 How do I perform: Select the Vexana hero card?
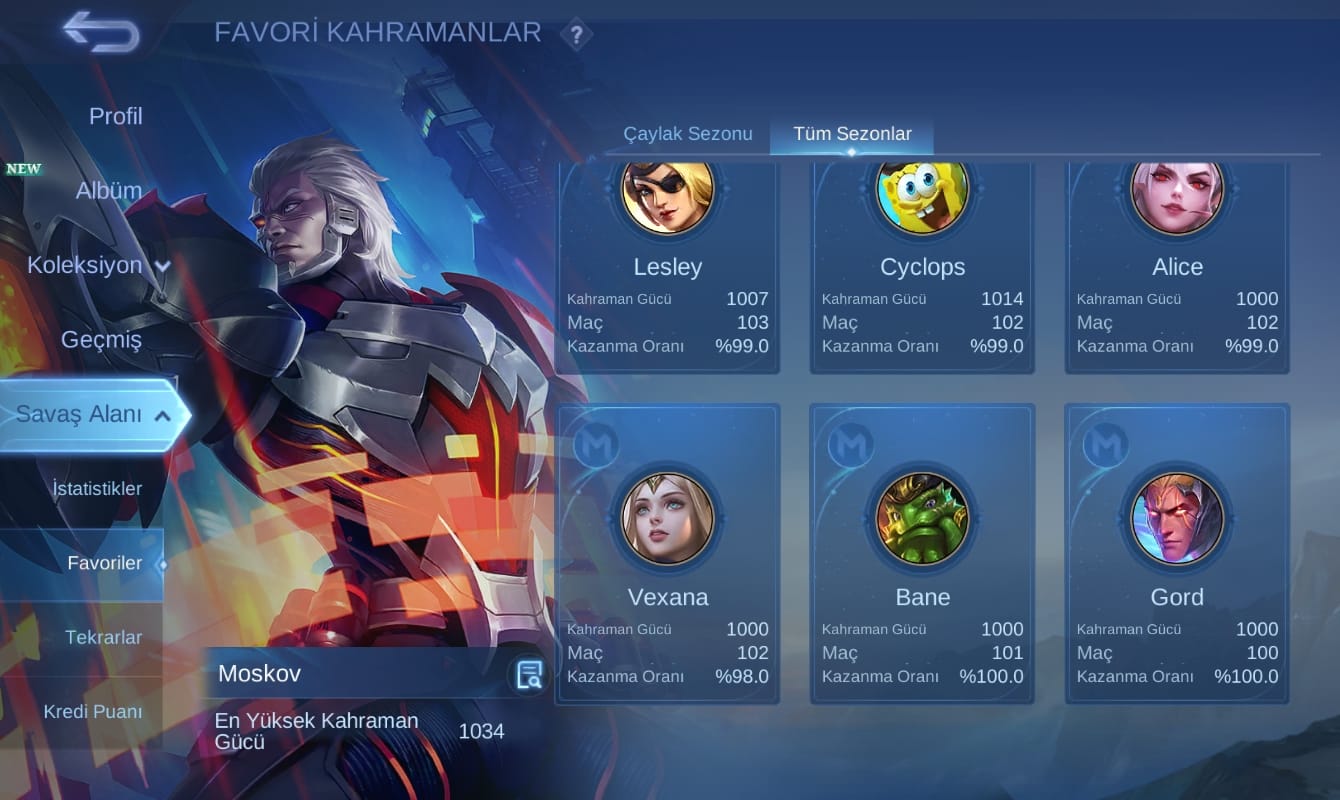click(x=667, y=553)
